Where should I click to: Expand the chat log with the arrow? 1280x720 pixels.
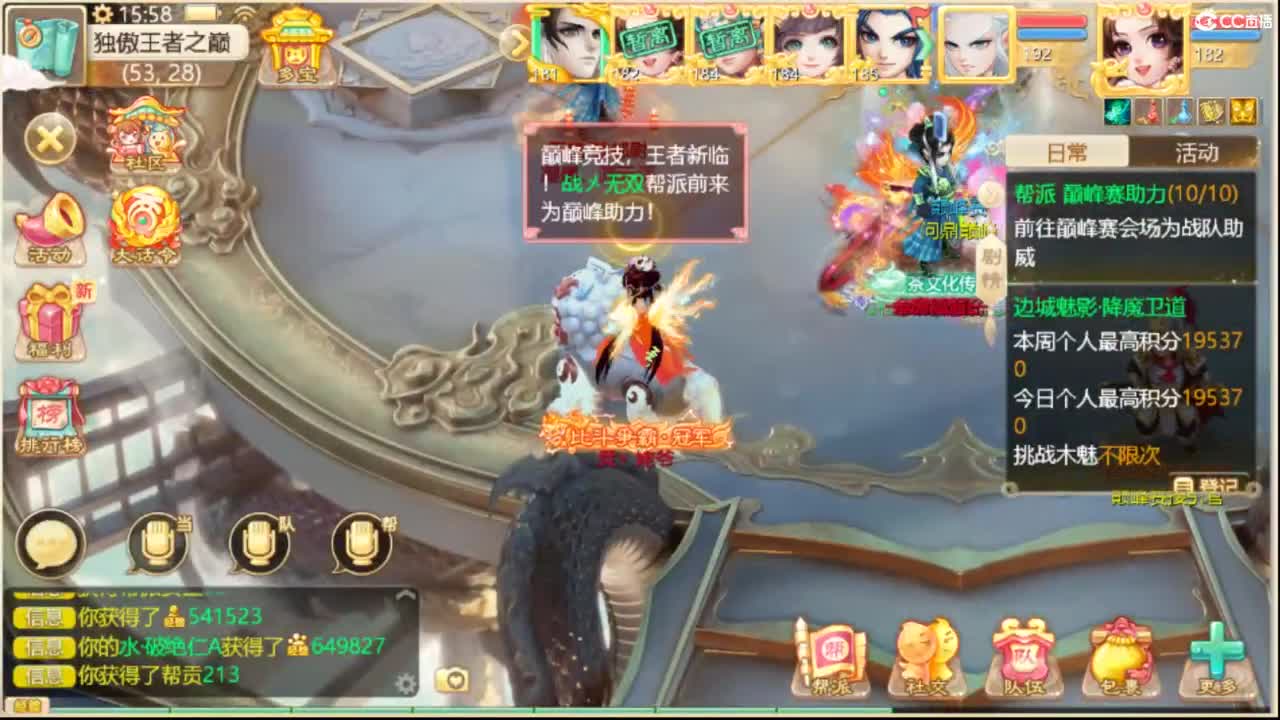pyautogui.click(x=405, y=593)
